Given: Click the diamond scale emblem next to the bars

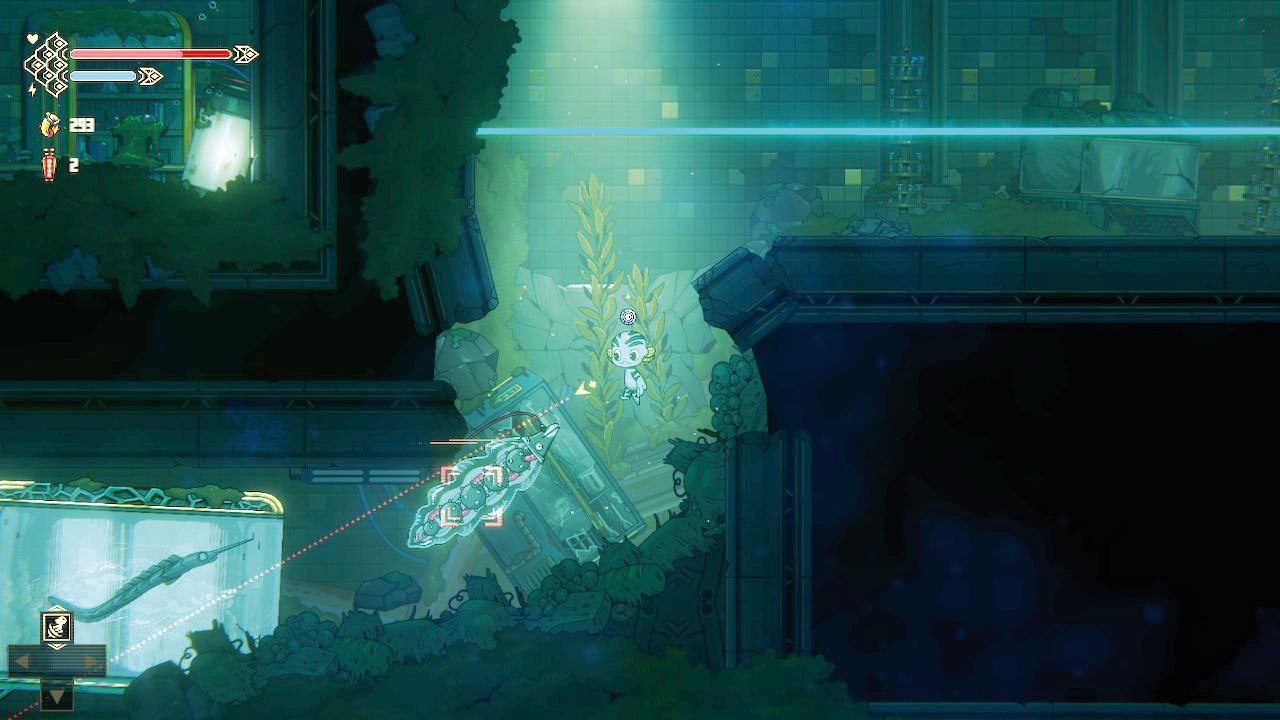Looking at the screenshot, I should click(x=47, y=62).
